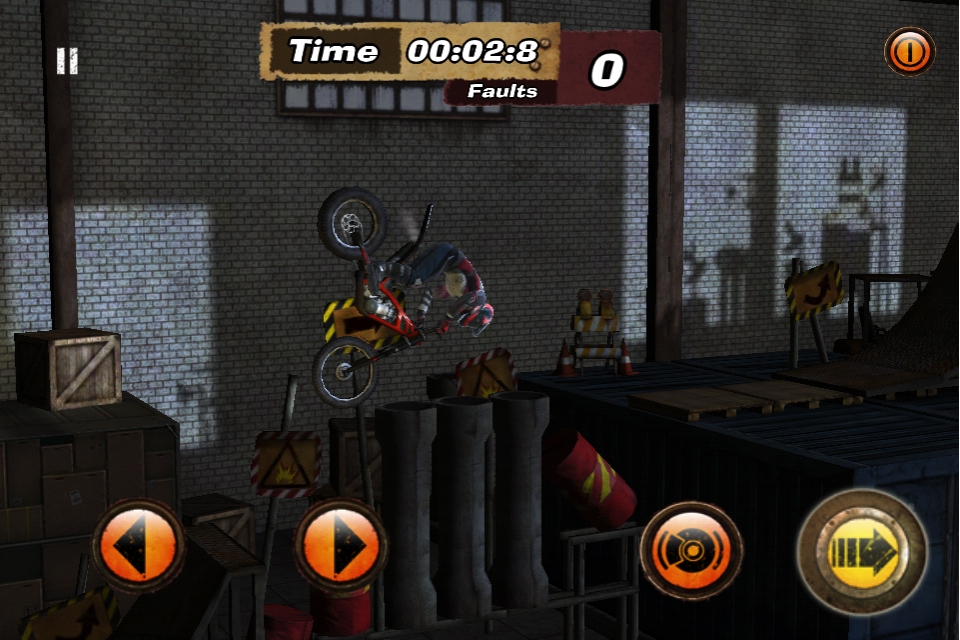Pause the game with the pause icon
This screenshot has width=960, height=640.
point(67,61)
